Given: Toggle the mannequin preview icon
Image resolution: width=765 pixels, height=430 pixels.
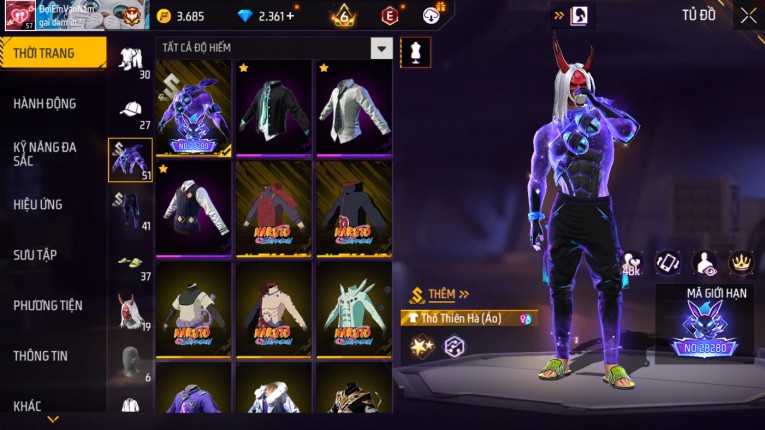Looking at the screenshot, I should (415, 52).
